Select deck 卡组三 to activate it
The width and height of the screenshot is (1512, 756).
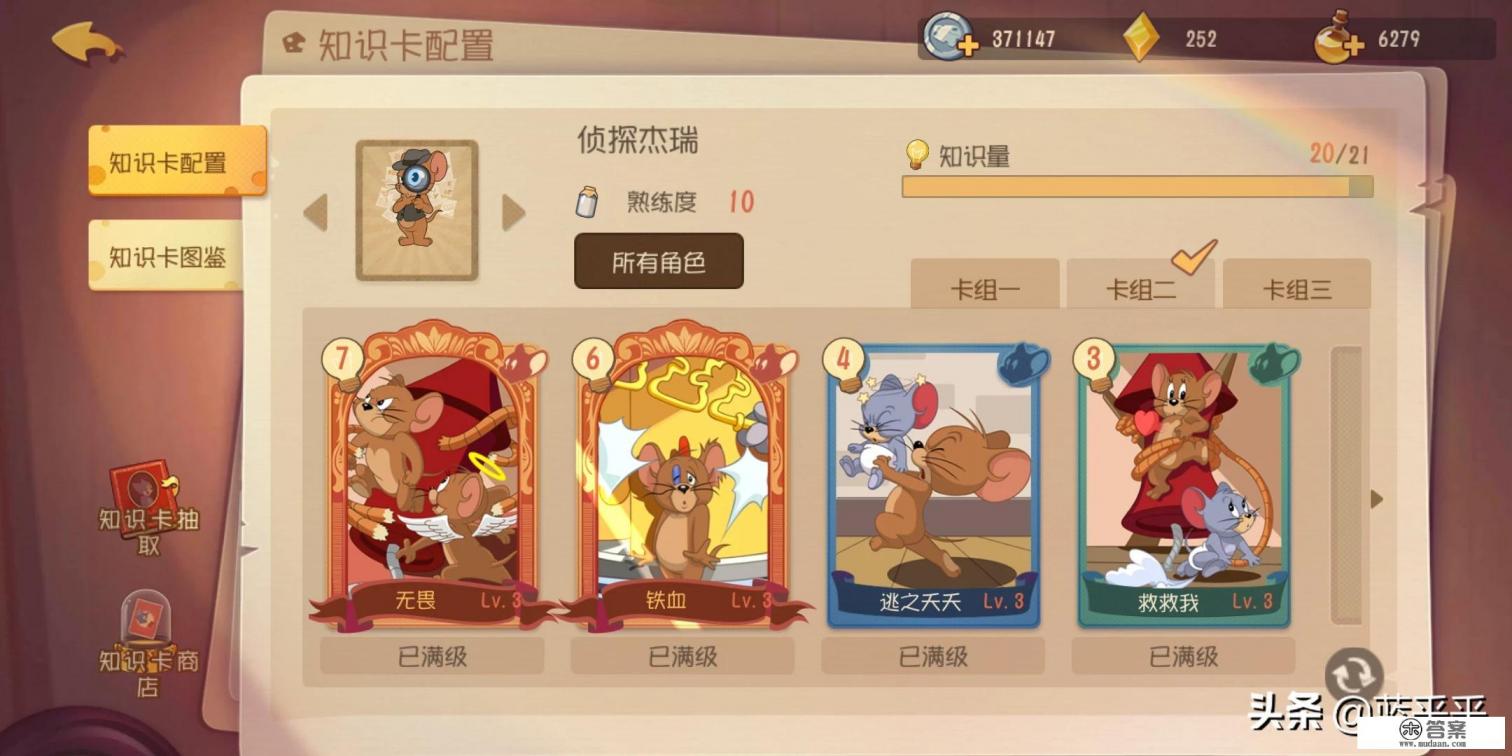[x=1297, y=287]
